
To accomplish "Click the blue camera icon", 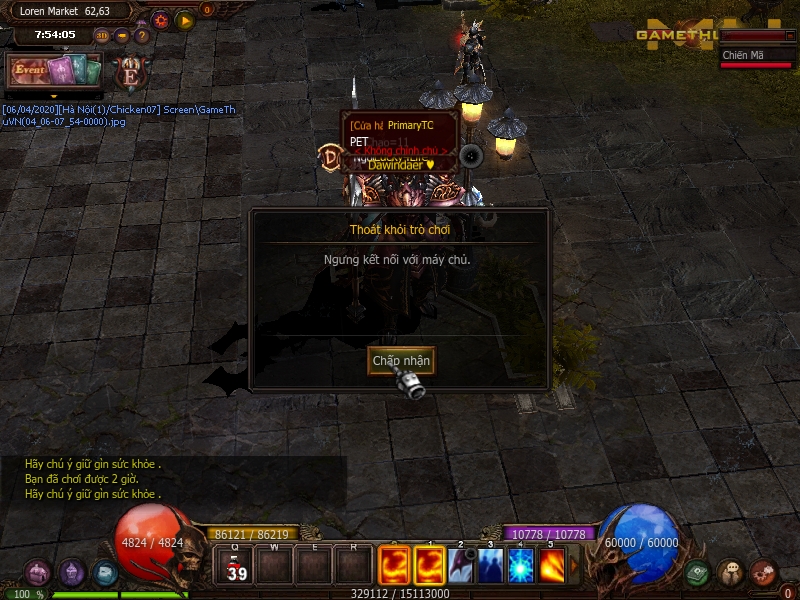I will tap(105, 573).
